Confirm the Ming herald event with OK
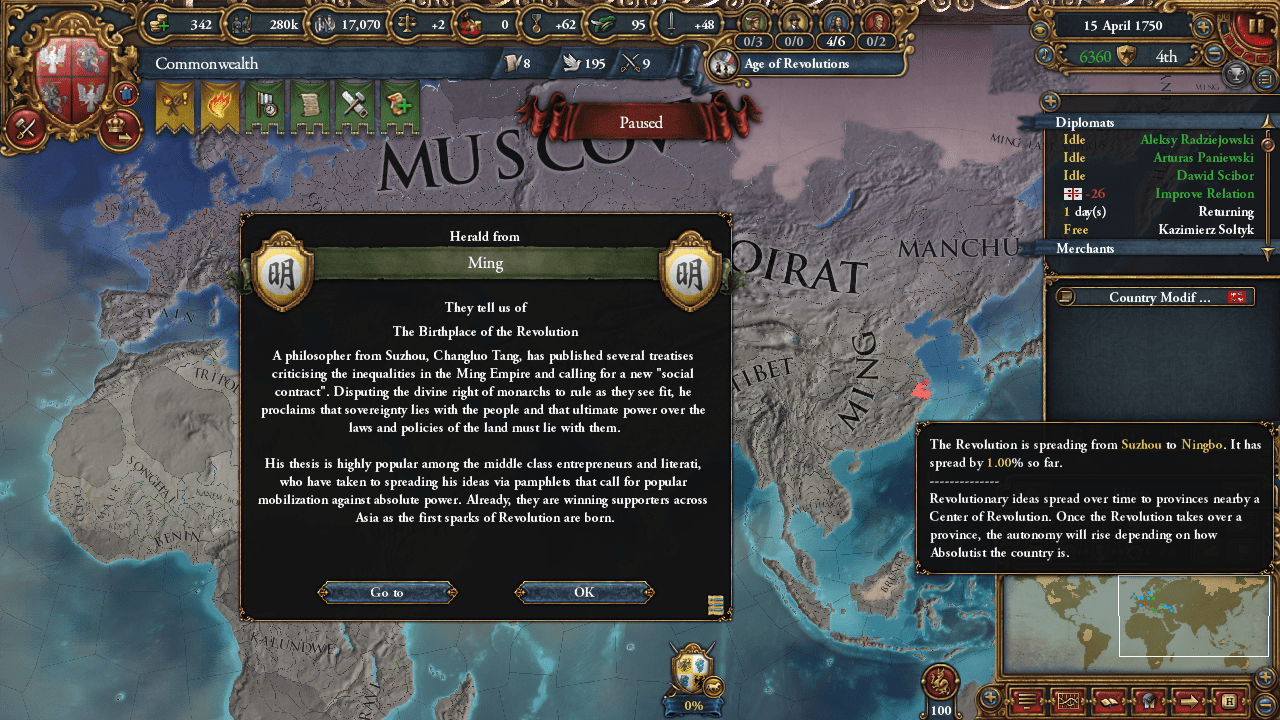This screenshot has height=720, width=1280. click(x=584, y=592)
